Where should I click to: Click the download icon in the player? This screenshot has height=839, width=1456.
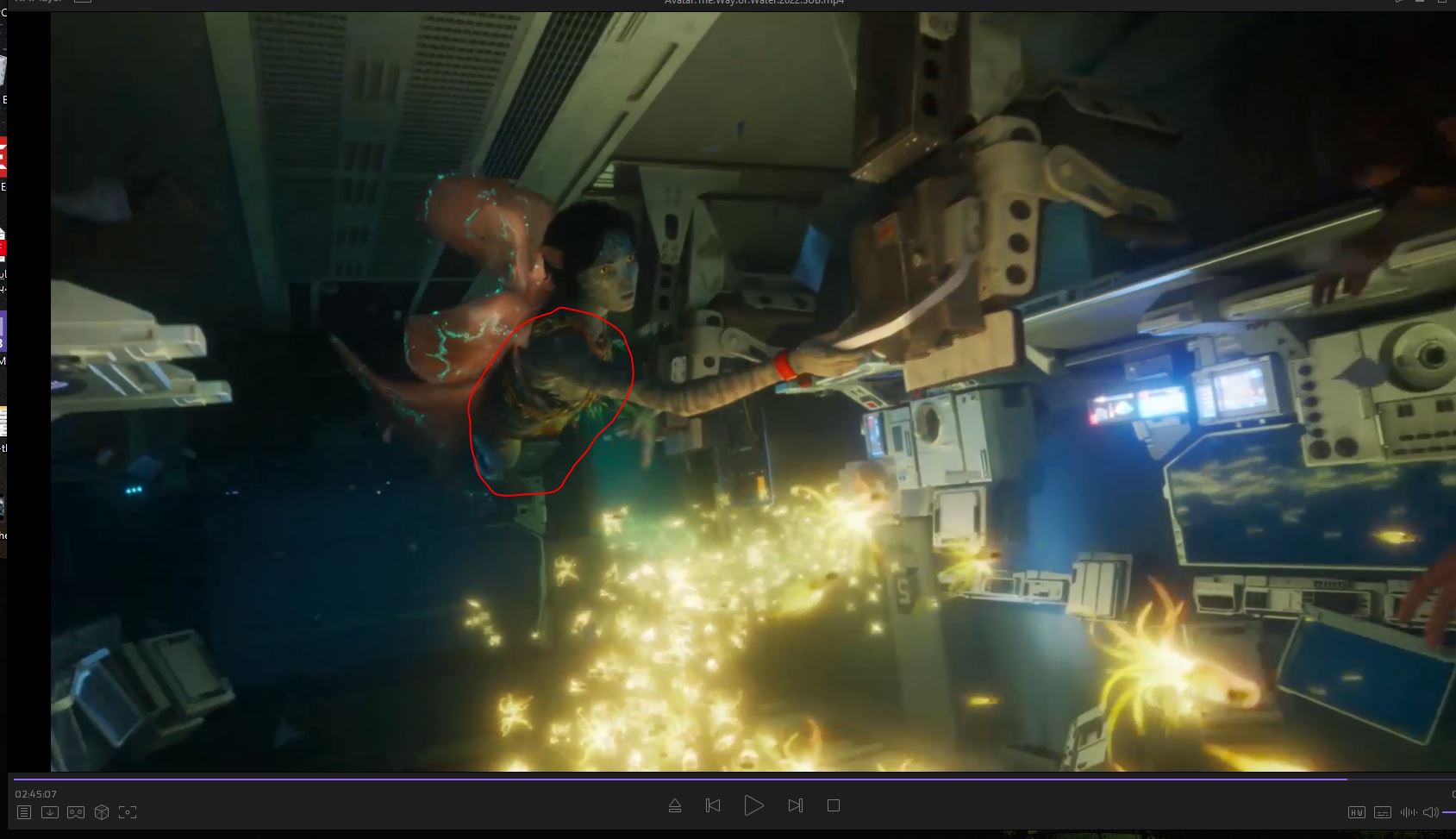[x=50, y=812]
